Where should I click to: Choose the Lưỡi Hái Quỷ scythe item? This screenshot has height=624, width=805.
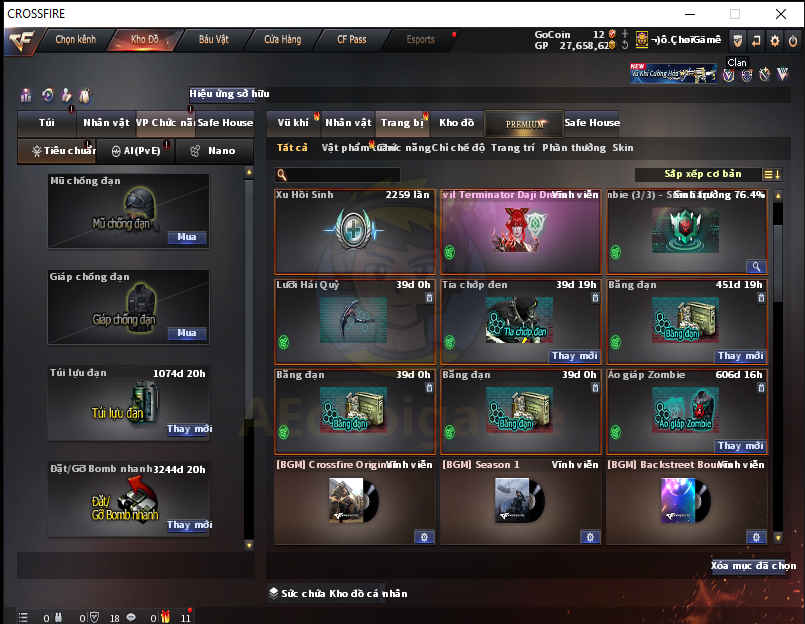coord(355,321)
